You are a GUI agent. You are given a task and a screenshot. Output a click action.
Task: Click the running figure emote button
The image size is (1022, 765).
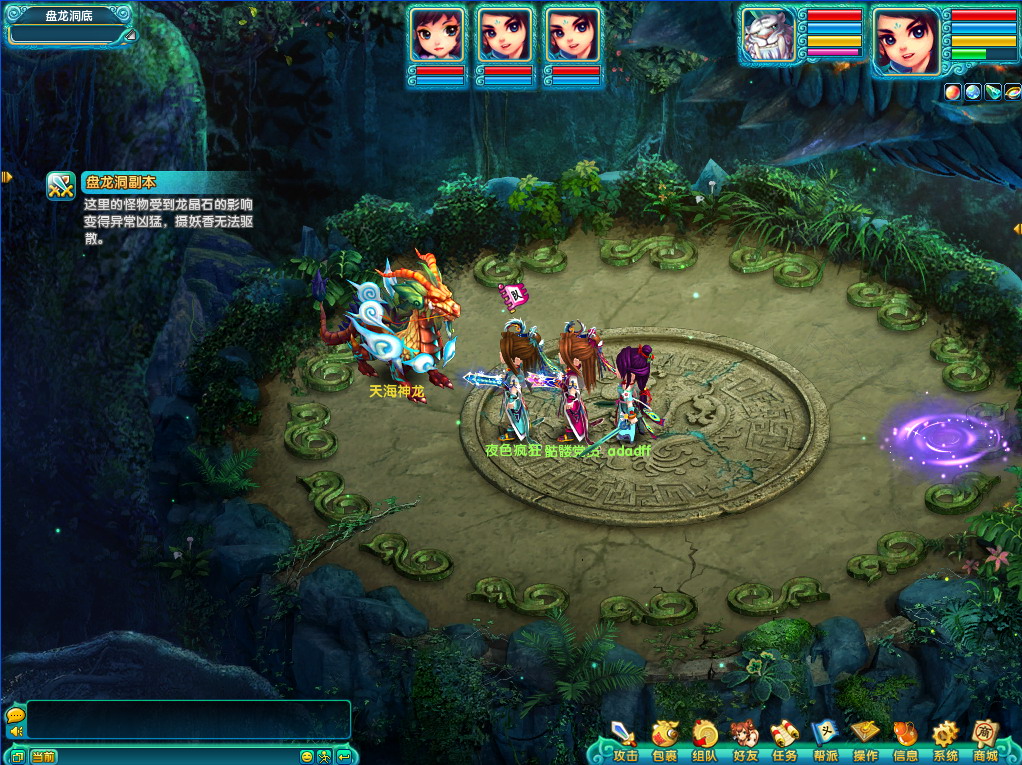point(324,756)
